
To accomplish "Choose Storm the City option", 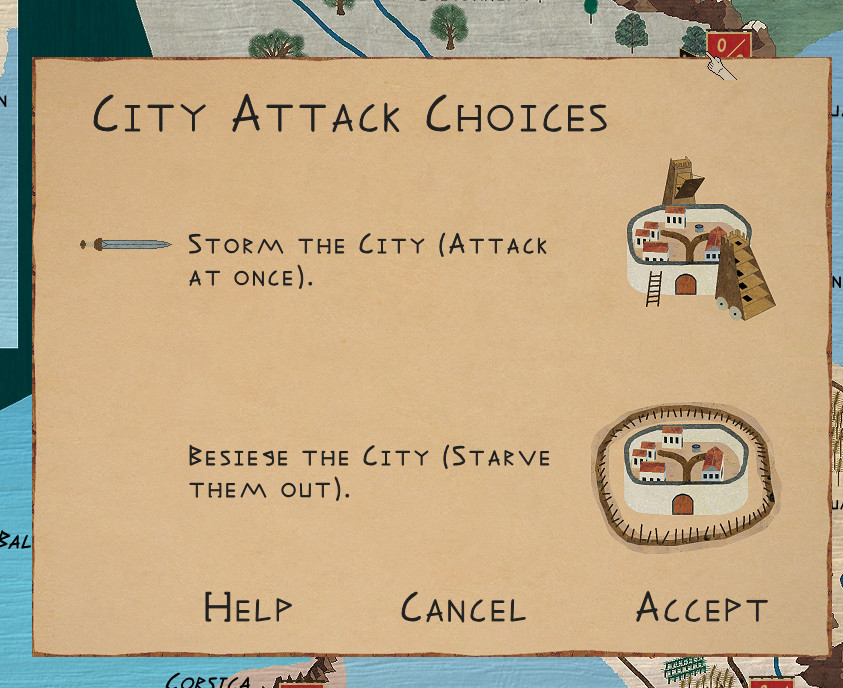I will click(x=367, y=259).
